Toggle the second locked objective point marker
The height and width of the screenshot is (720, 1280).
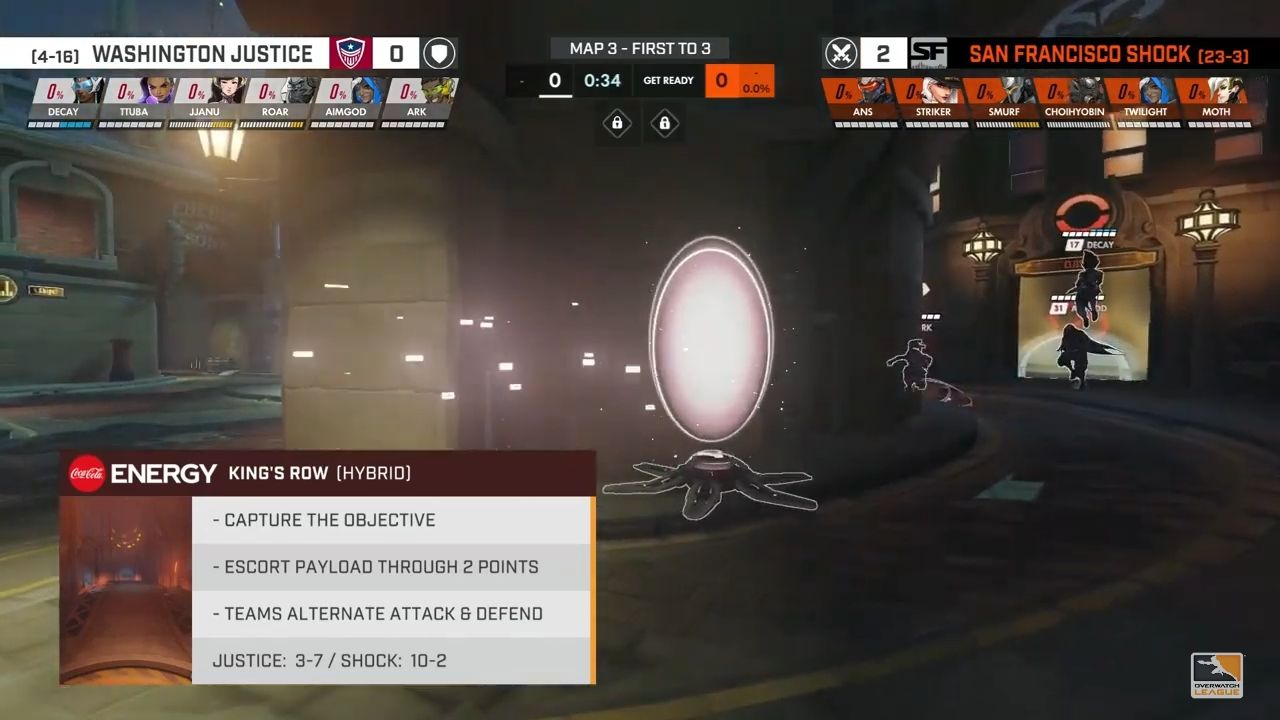(x=665, y=124)
